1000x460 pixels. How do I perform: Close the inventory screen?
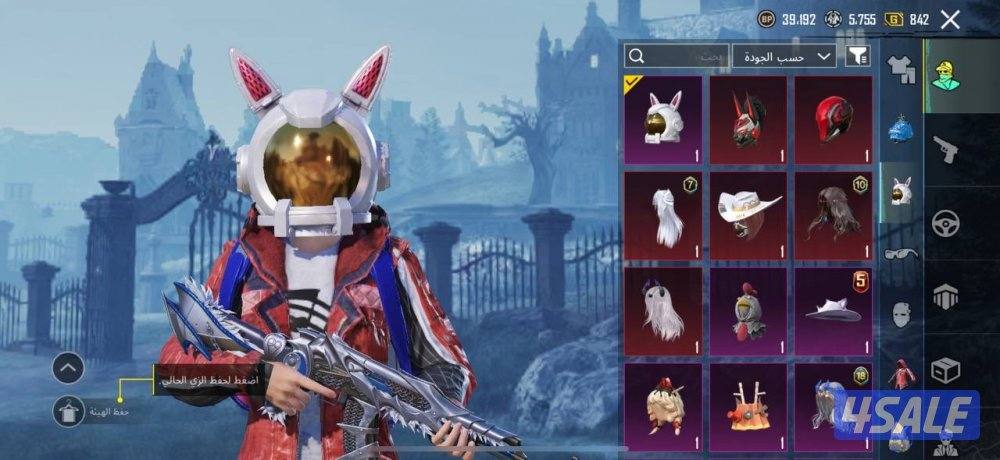[x=950, y=19]
